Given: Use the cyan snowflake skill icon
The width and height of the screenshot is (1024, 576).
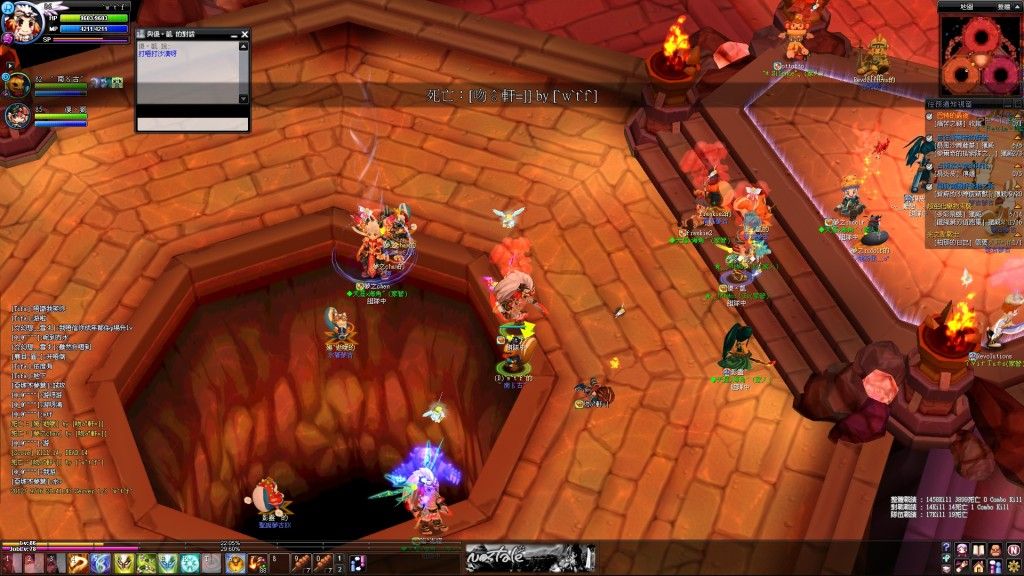Looking at the screenshot, I should (x=190, y=563).
